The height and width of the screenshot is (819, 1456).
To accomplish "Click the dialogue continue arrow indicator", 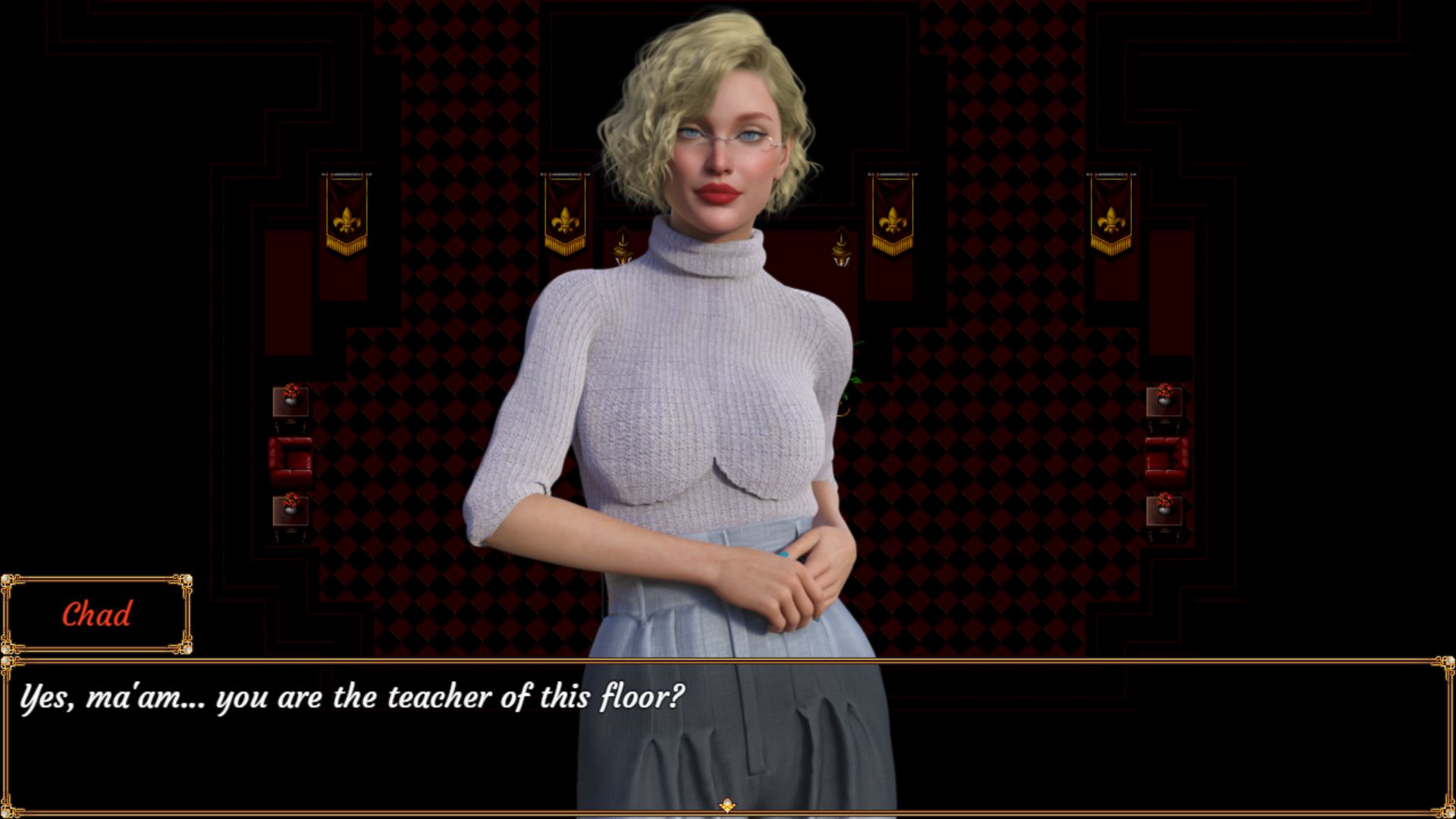I will pyautogui.click(x=727, y=805).
